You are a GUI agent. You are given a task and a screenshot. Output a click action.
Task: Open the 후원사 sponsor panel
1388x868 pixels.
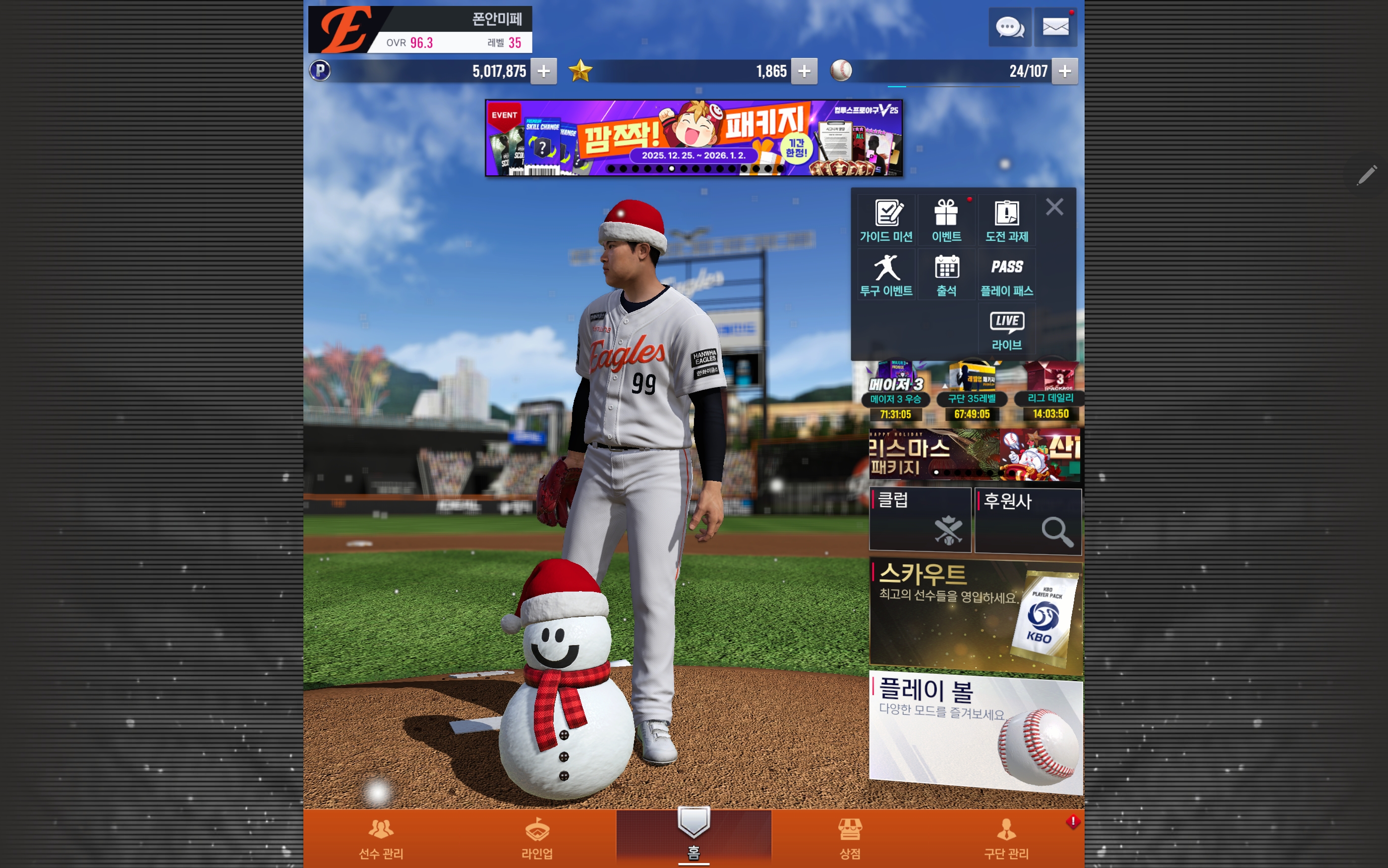point(1028,521)
